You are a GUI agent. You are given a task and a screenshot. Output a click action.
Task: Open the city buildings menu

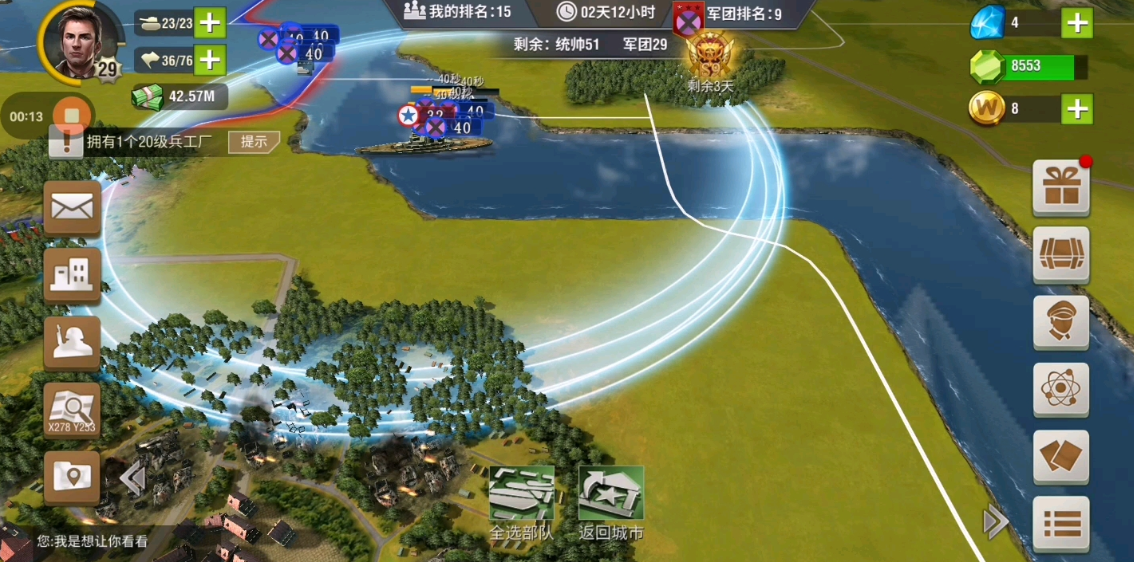point(72,274)
